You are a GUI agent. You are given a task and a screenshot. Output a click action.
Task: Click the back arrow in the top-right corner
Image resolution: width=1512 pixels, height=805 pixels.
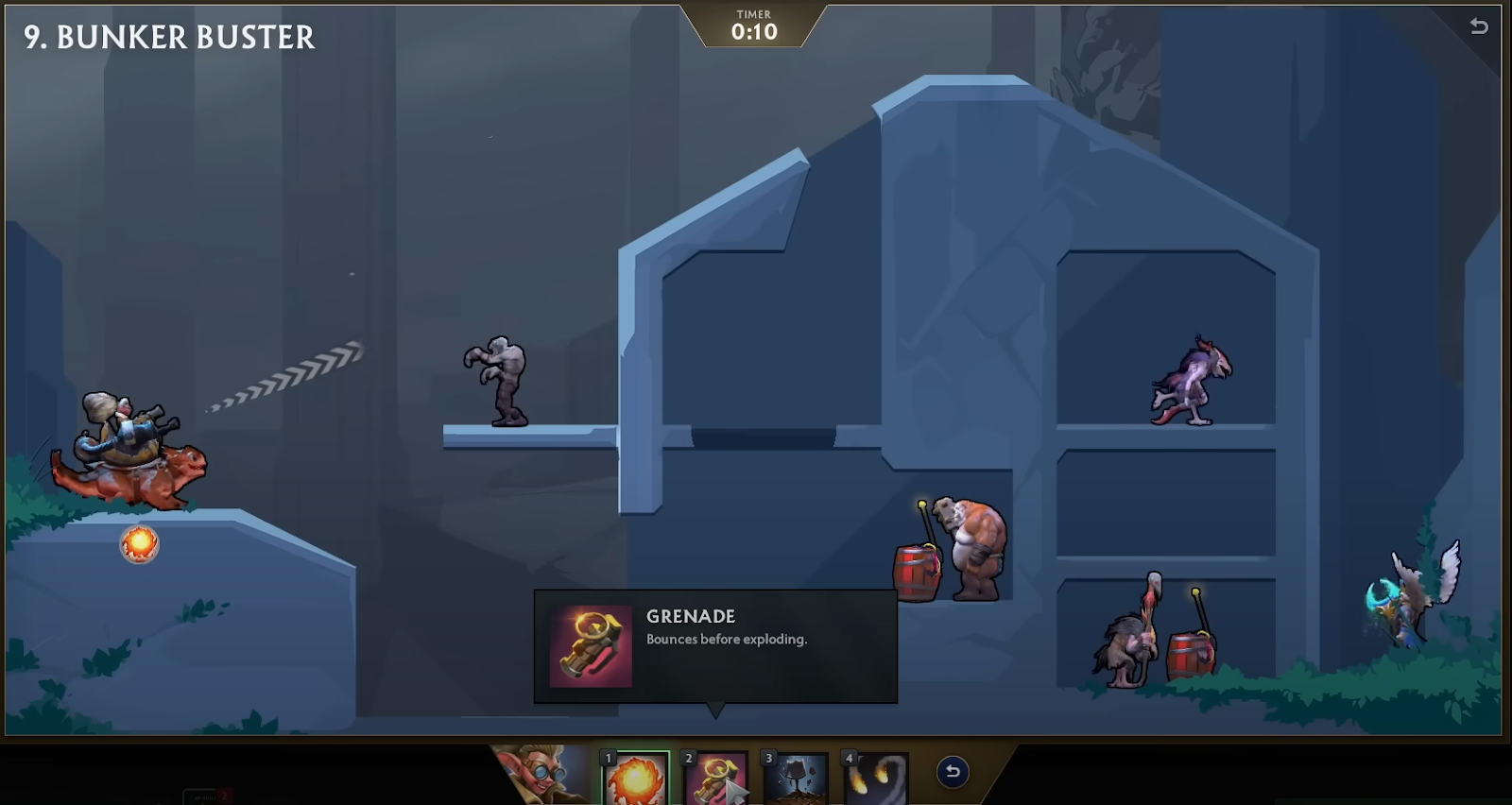point(1479,26)
